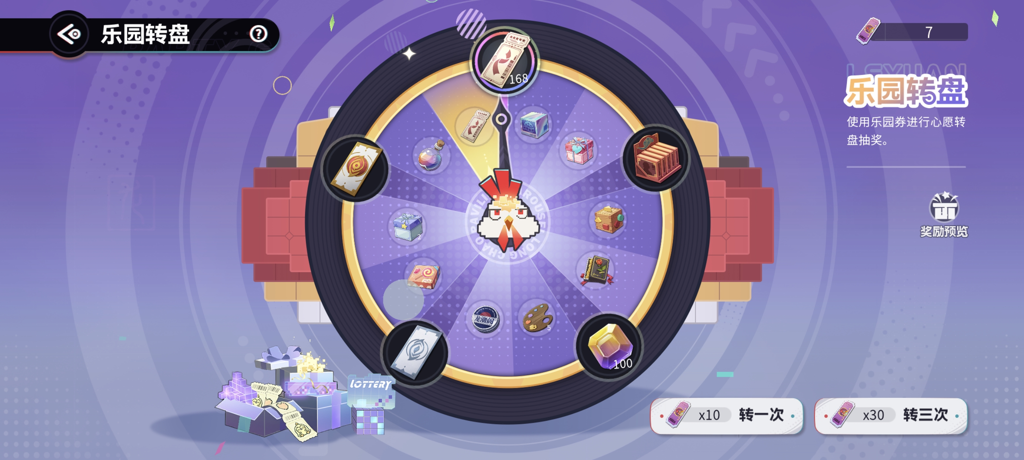View the pink heart gift box prize
The height and width of the screenshot is (460, 1024).
click(x=579, y=150)
